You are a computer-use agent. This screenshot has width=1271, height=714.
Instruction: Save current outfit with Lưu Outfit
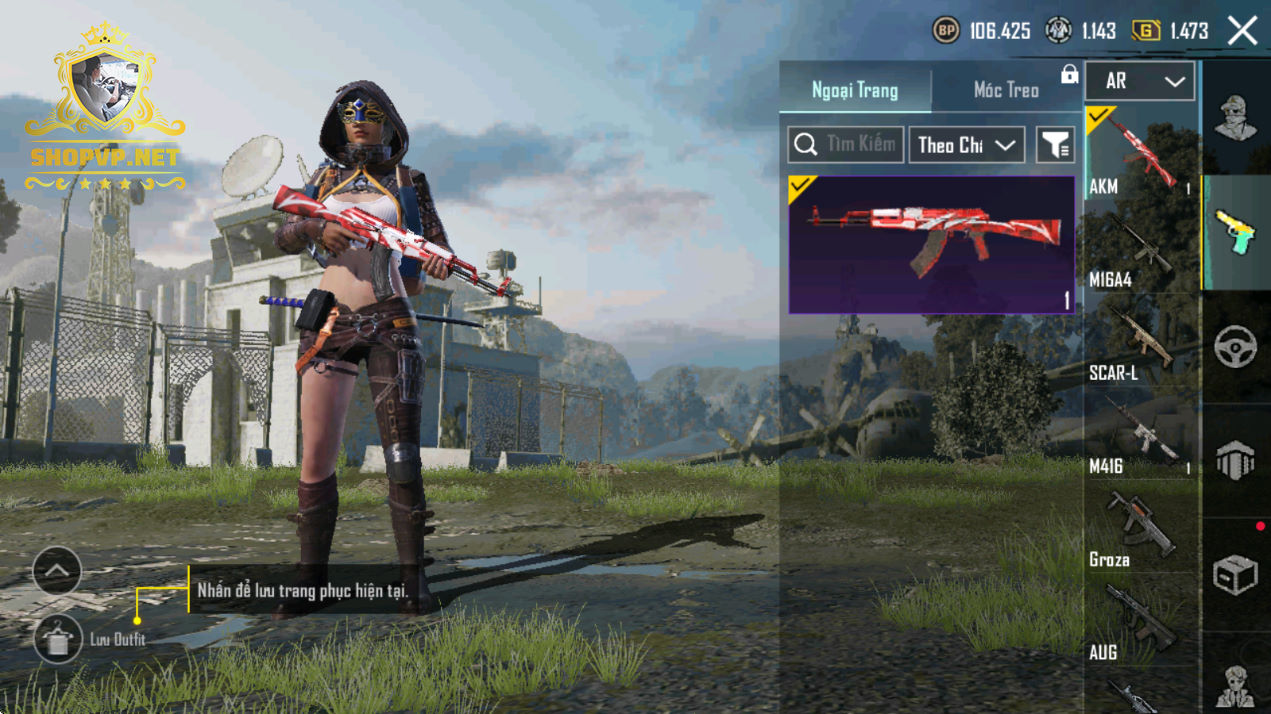tap(58, 639)
